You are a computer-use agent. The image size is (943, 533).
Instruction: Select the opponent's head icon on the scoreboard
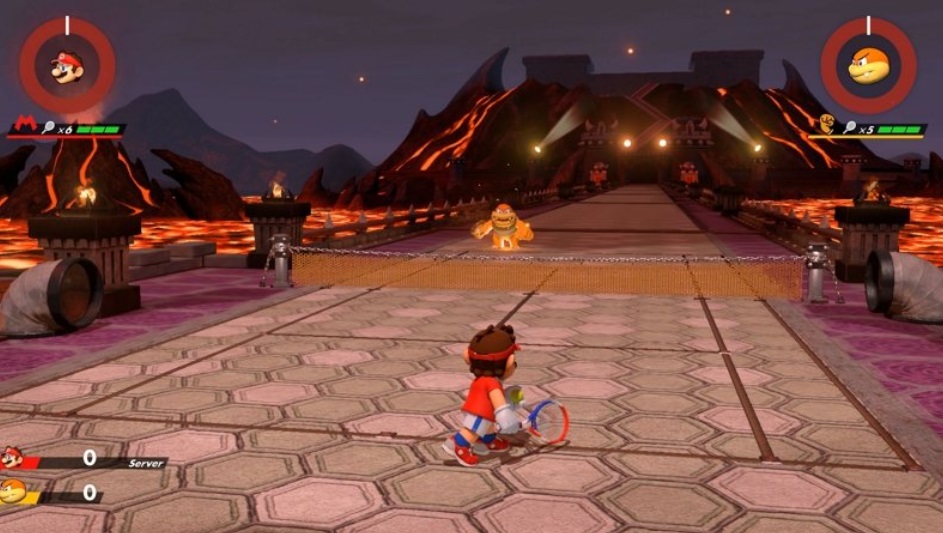12,491
